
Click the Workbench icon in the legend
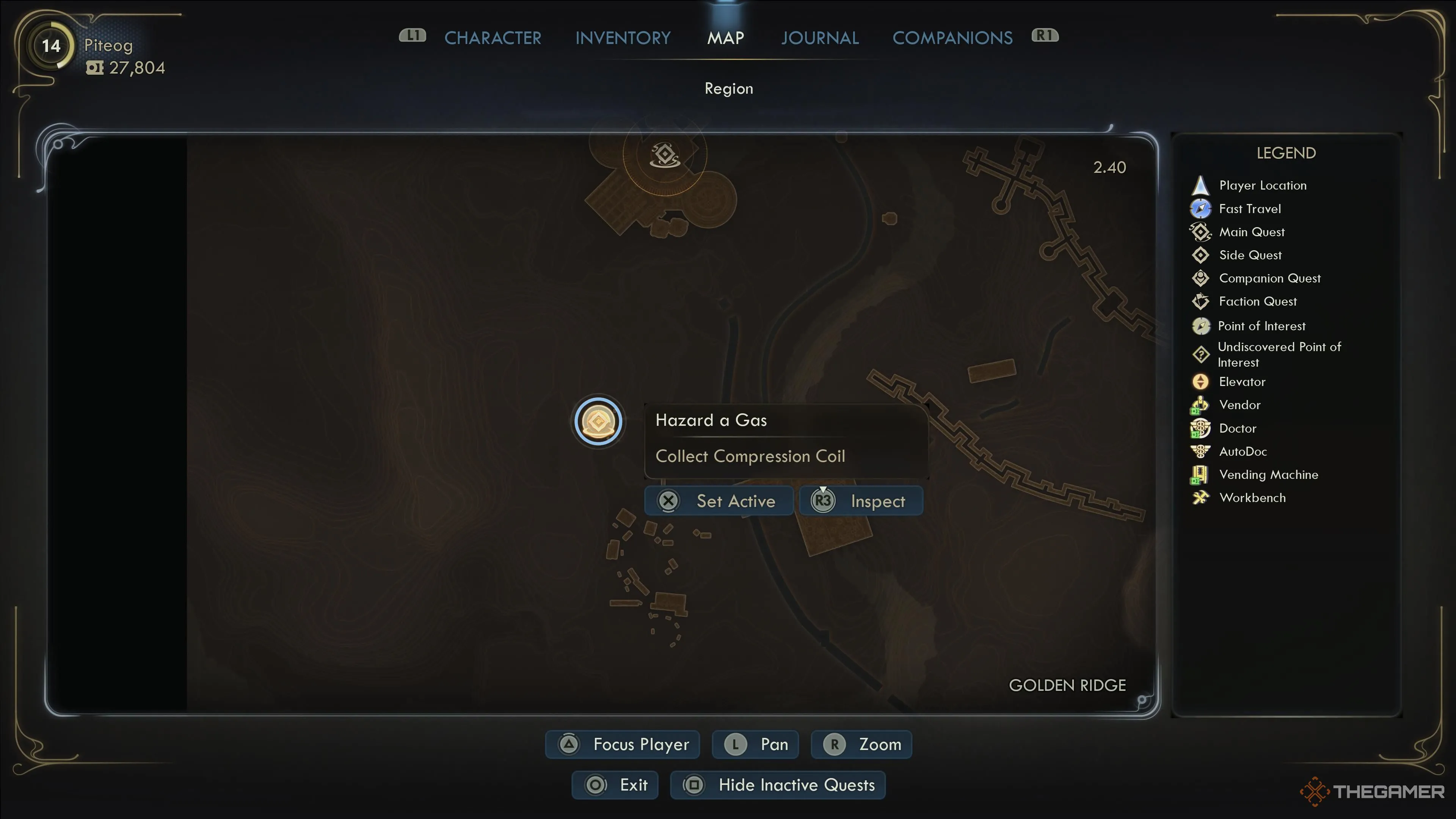[1200, 497]
